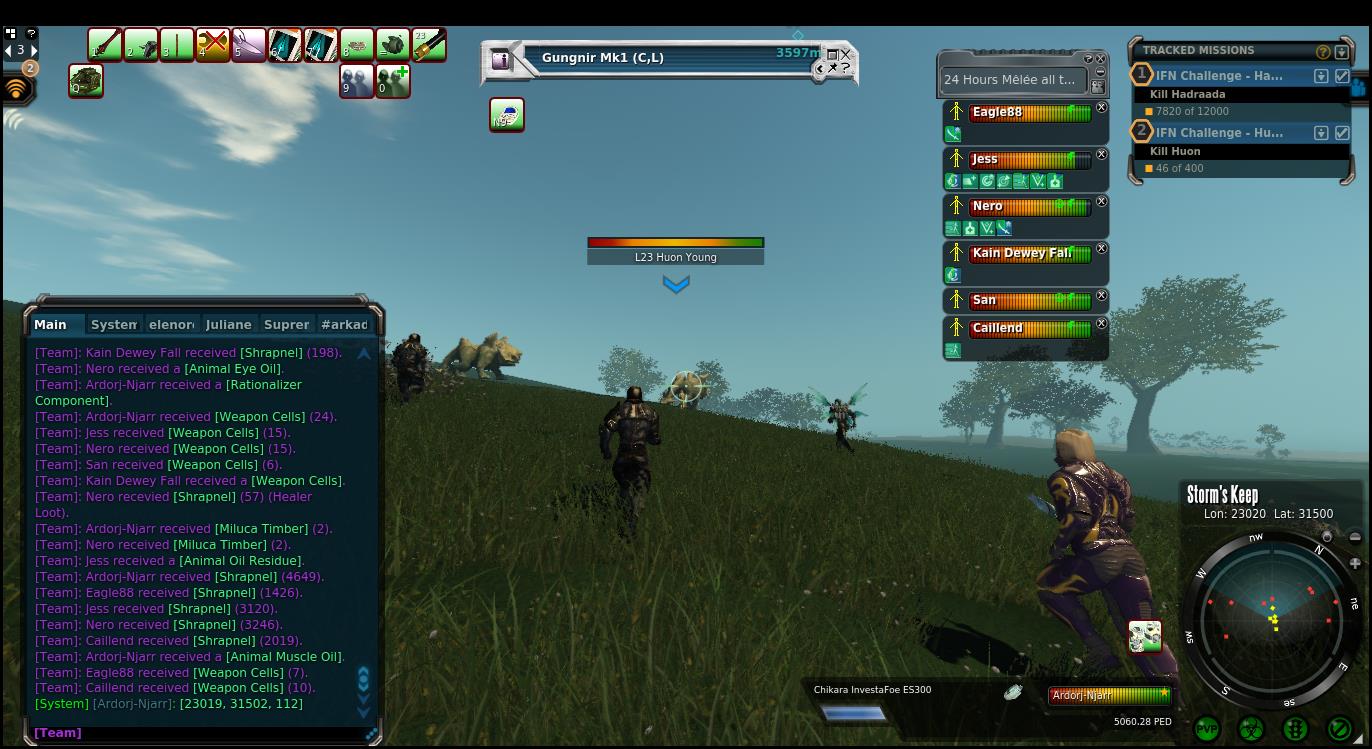Select the red sword in hotbar slot 1
Image resolution: width=1372 pixels, height=749 pixels.
(x=105, y=45)
